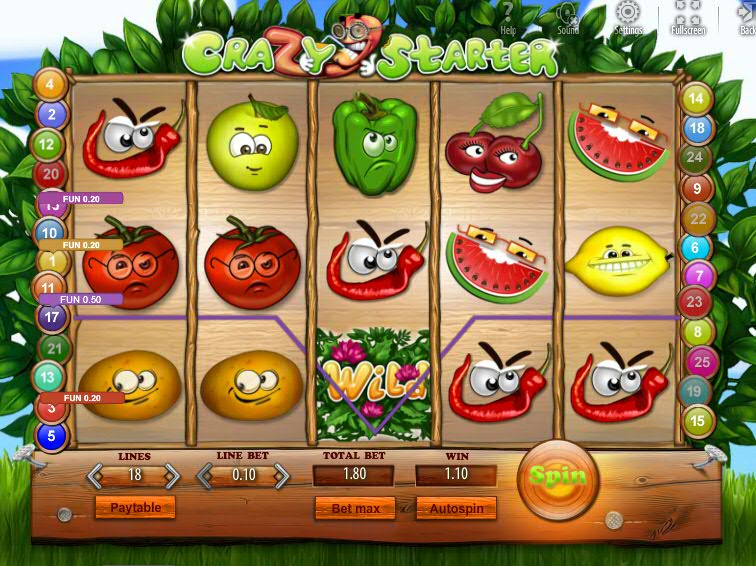Decrease the number of lines
The width and height of the screenshot is (756, 566).
98,475
